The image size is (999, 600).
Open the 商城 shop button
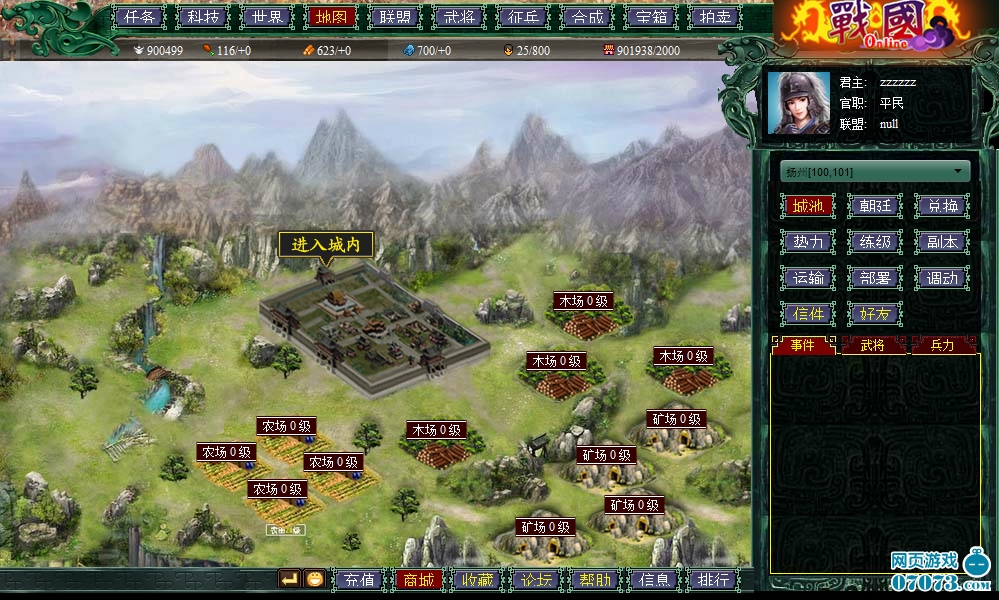[x=418, y=580]
